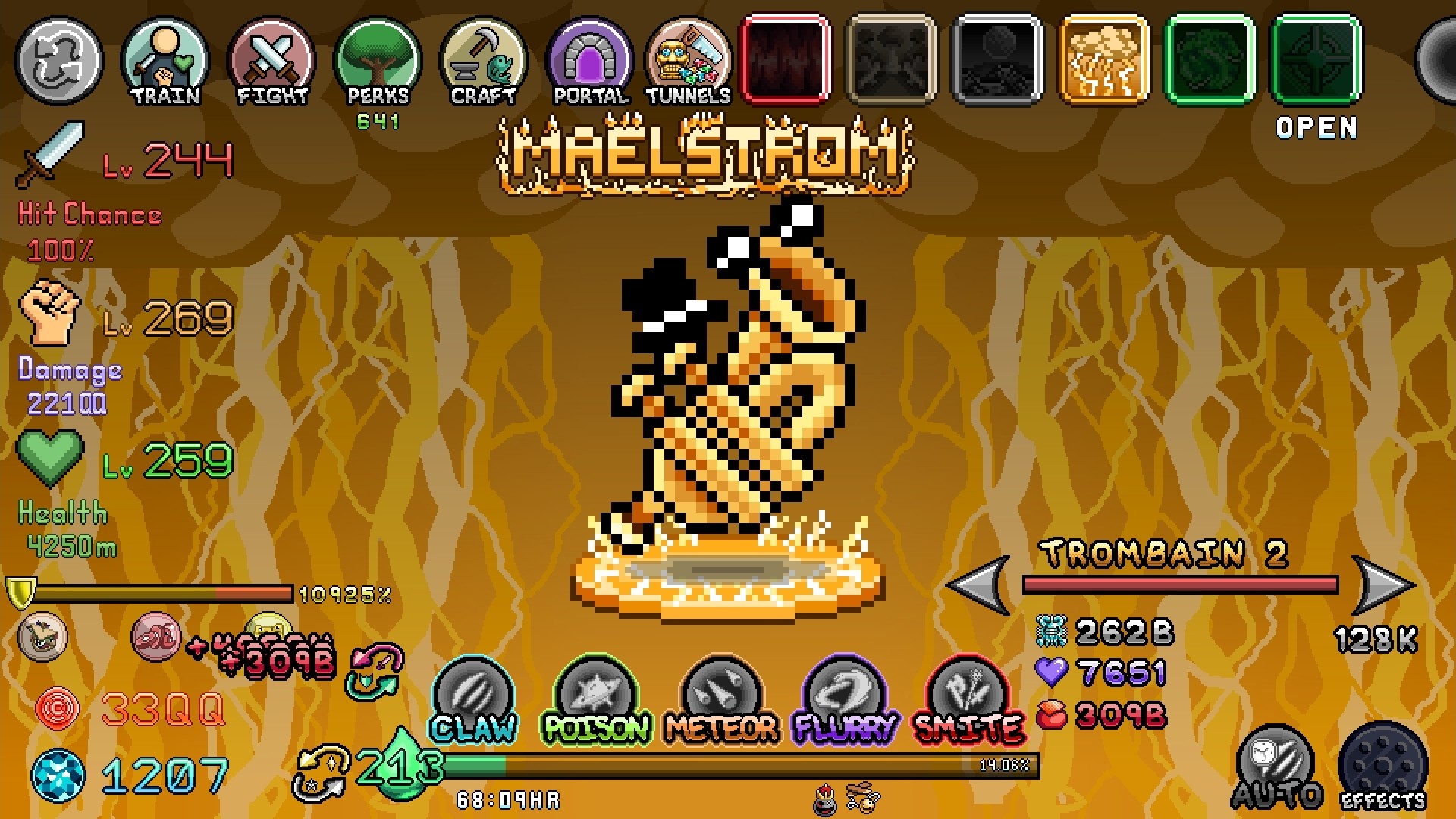Trigger the Flurry ability
Image resolution: width=1456 pixels, height=819 pixels.
[843, 698]
